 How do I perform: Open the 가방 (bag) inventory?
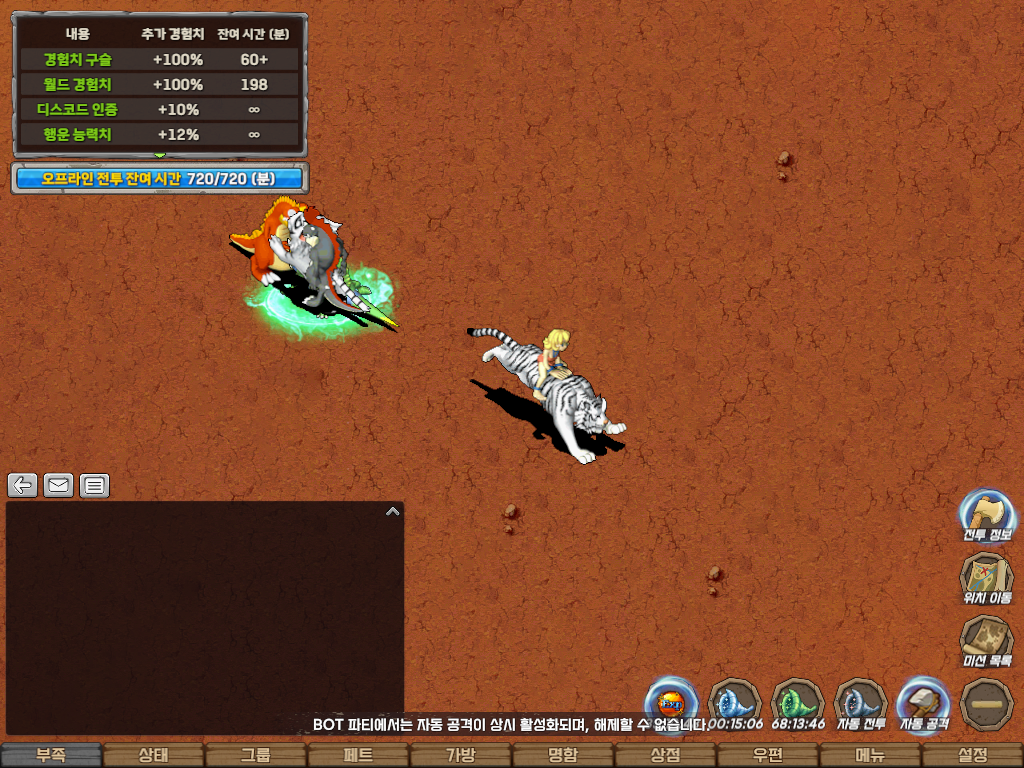tap(460, 755)
